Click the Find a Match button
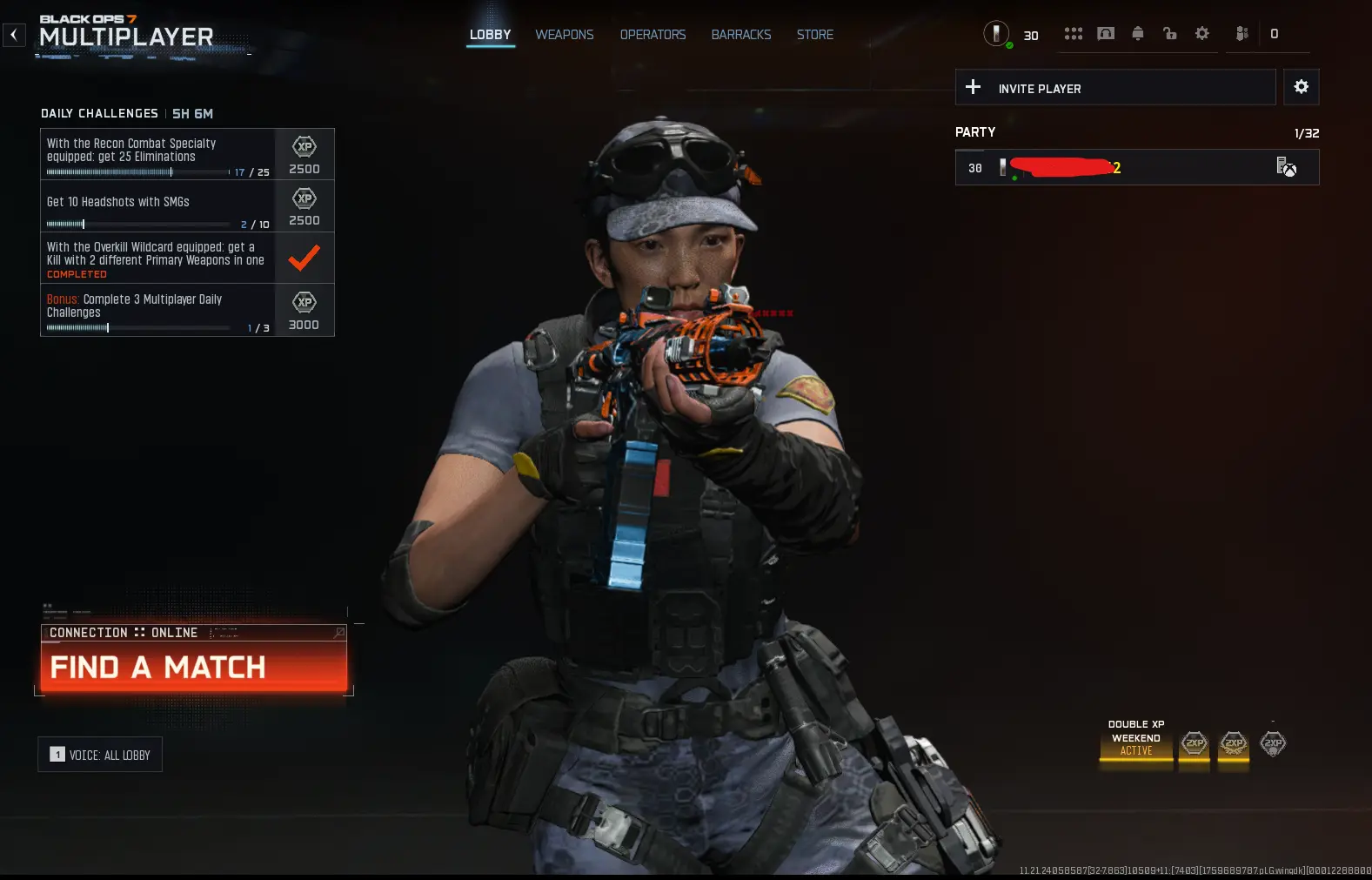 click(x=193, y=667)
